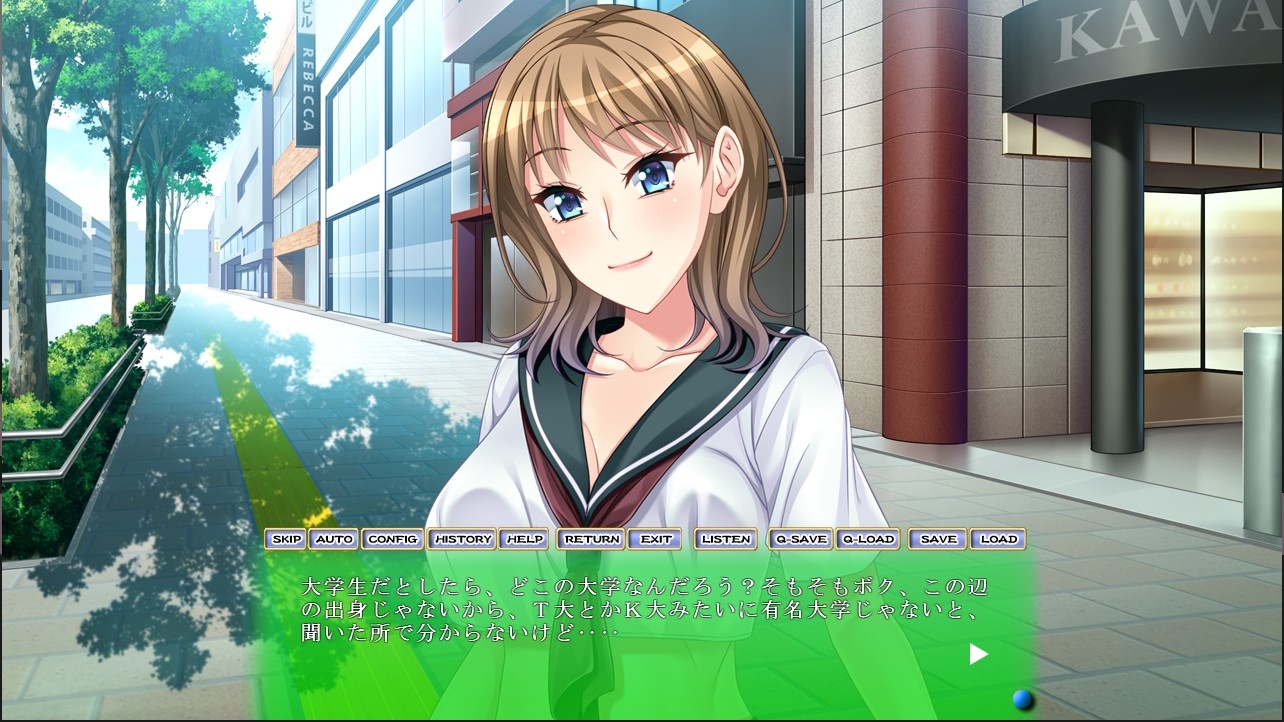Open the CONFIG settings screen
Screen dimensions: 1284x722
[x=393, y=539]
